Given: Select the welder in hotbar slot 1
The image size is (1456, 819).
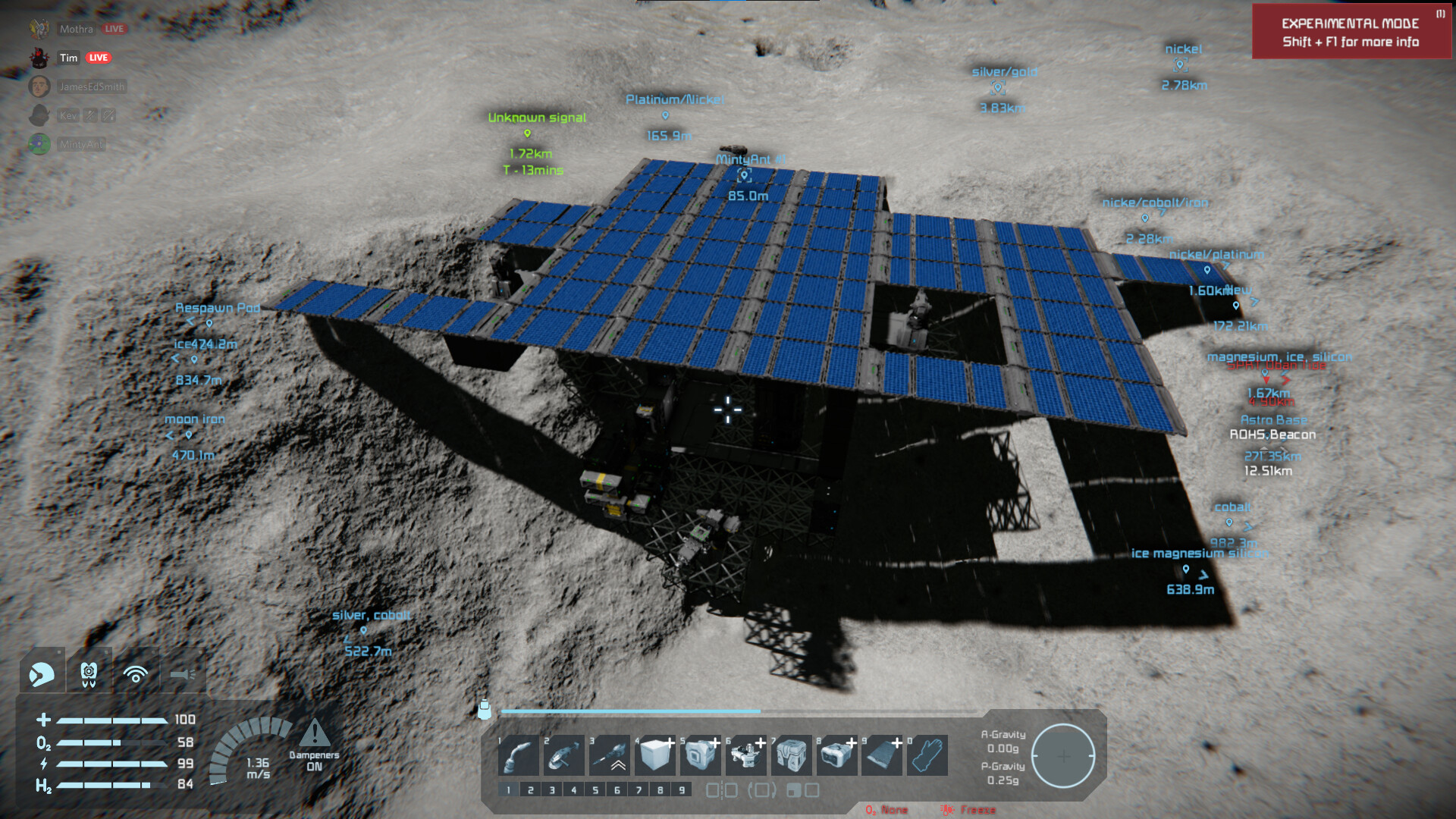Looking at the screenshot, I should pos(519,755).
